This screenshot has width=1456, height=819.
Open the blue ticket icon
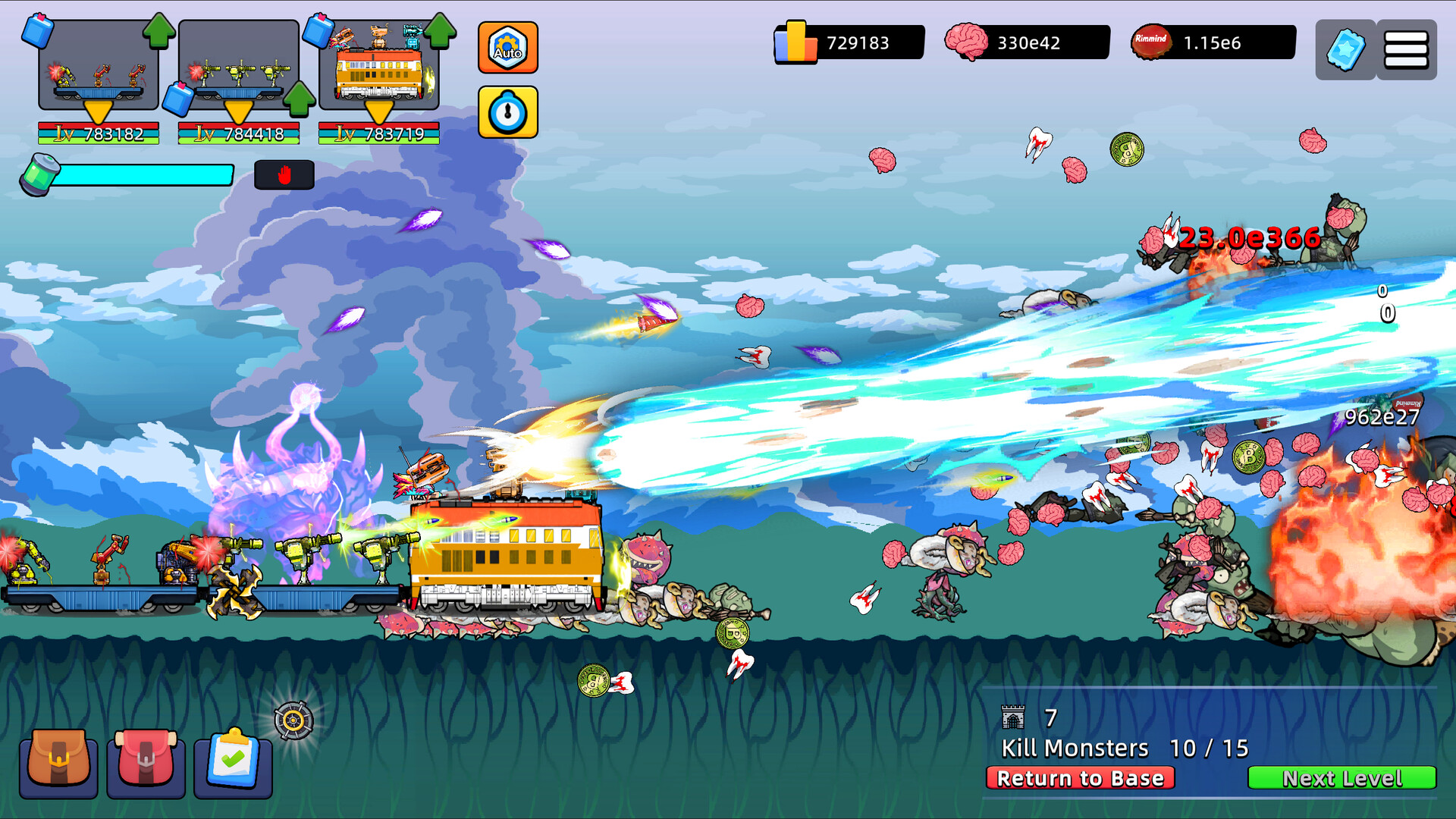1345,50
